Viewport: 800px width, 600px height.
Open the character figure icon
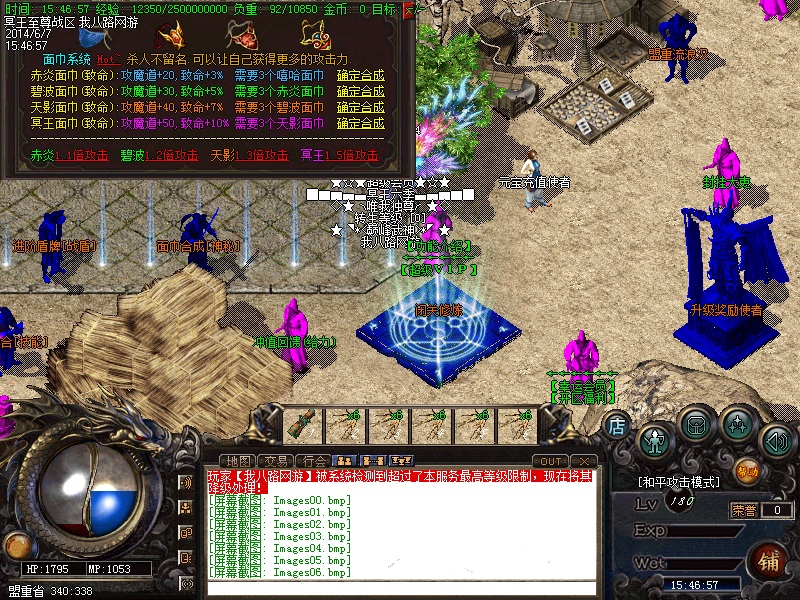[655, 438]
